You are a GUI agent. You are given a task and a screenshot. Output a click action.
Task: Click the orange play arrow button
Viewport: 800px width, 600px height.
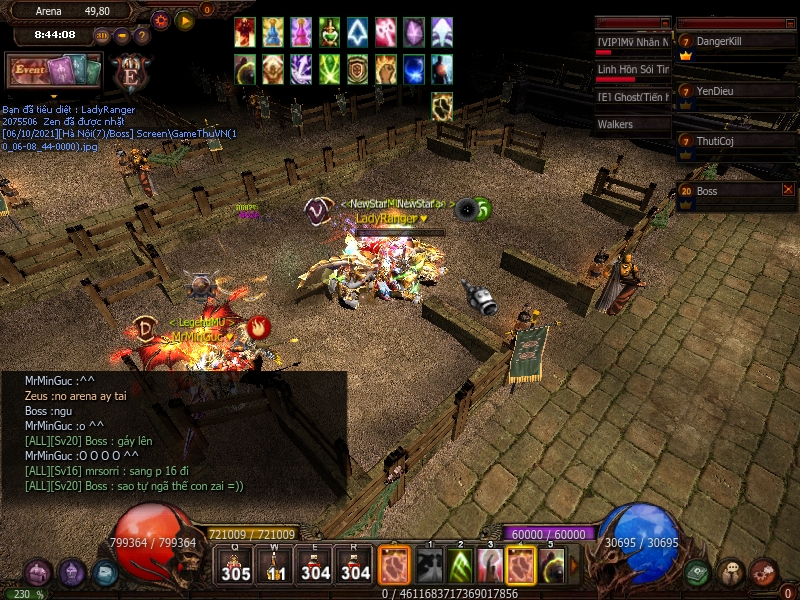click(x=185, y=19)
